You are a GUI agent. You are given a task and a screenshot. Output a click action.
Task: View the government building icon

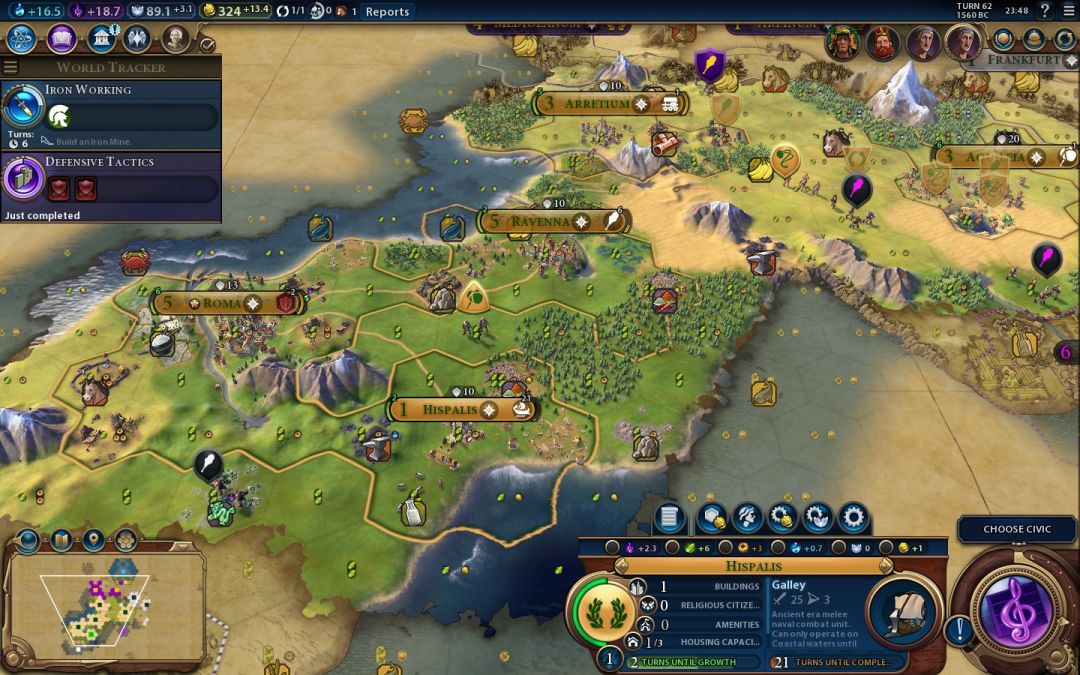click(100, 39)
